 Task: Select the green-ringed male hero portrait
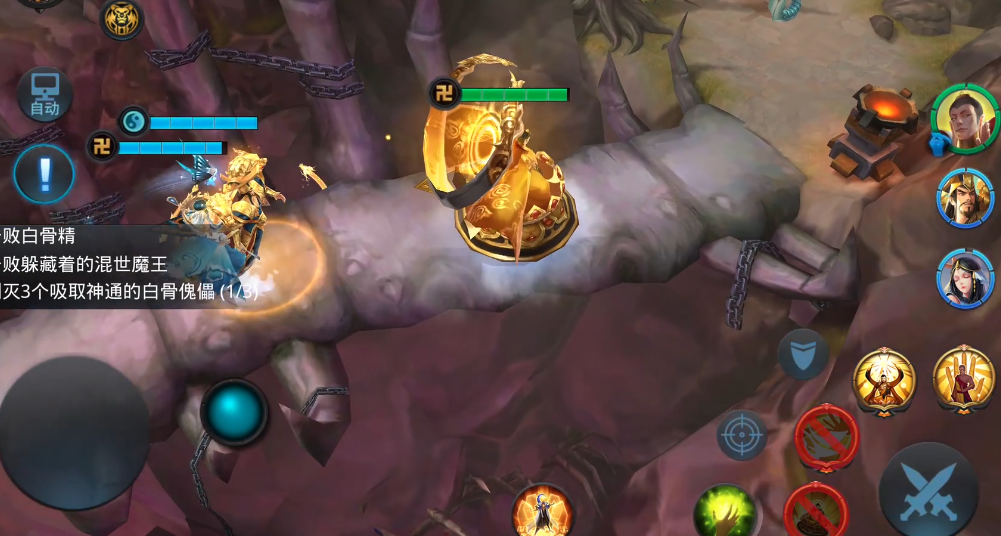(965, 119)
